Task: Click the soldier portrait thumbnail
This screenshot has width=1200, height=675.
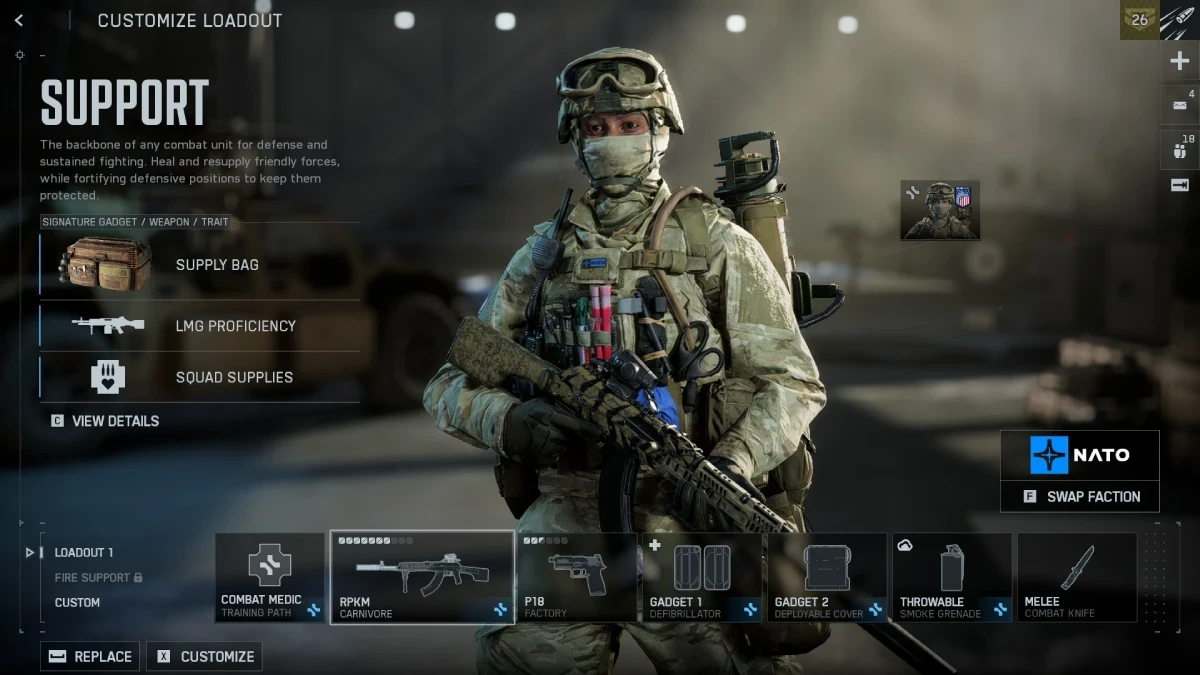Action: pos(940,210)
